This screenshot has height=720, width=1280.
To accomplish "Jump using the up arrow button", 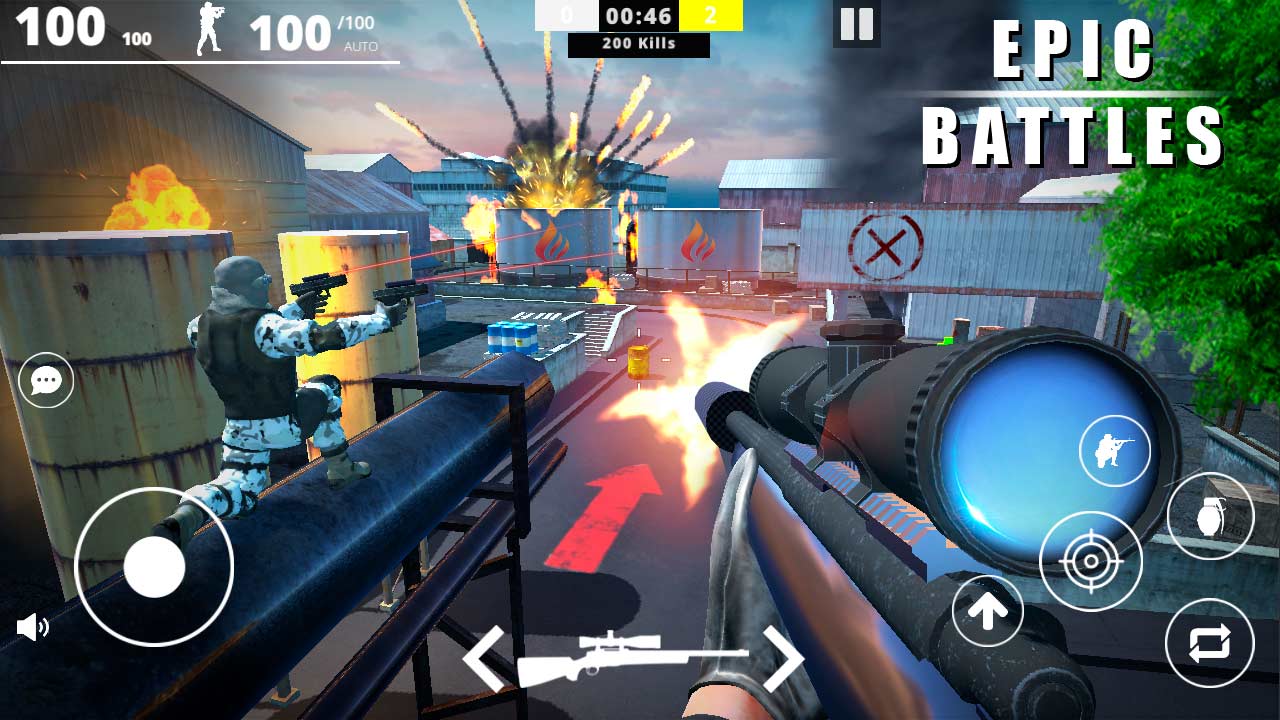I will pyautogui.click(x=988, y=610).
